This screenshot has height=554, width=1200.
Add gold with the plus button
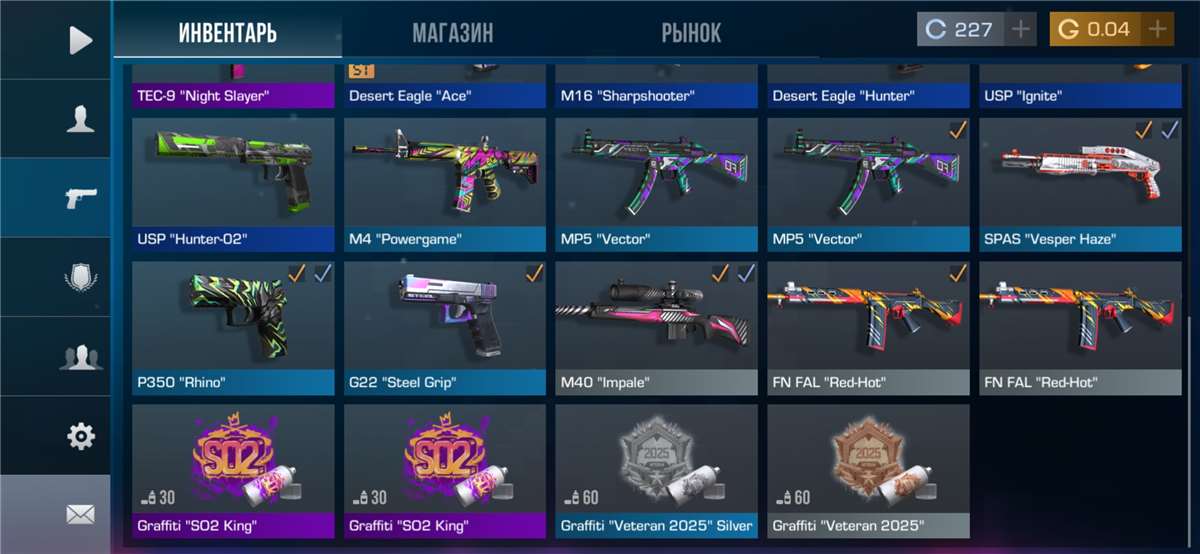pos(1157,29)
